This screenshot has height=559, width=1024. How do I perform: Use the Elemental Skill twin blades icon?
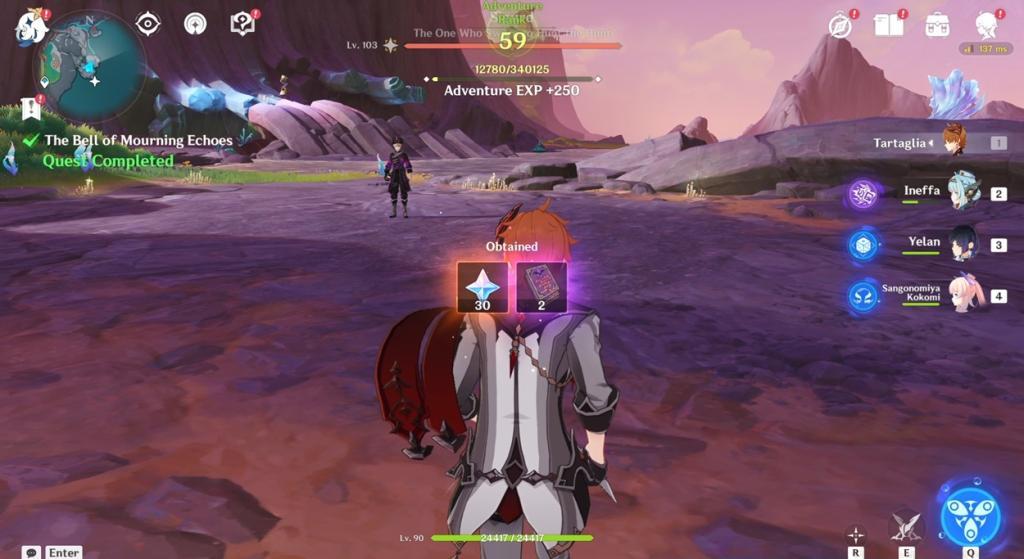(x=906, y=527)
